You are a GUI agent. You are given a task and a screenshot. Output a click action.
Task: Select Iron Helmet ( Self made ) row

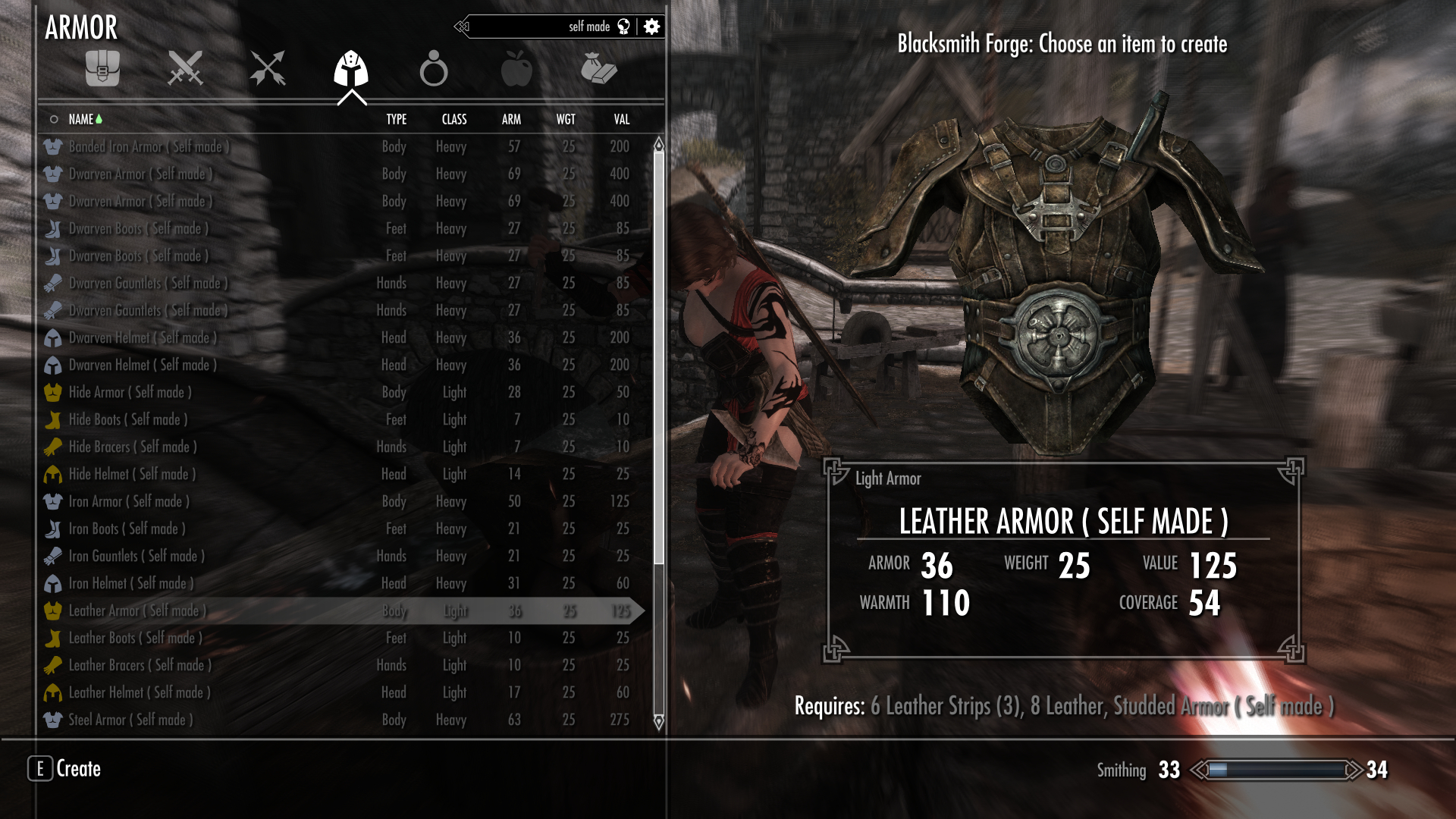click(130, 583)
